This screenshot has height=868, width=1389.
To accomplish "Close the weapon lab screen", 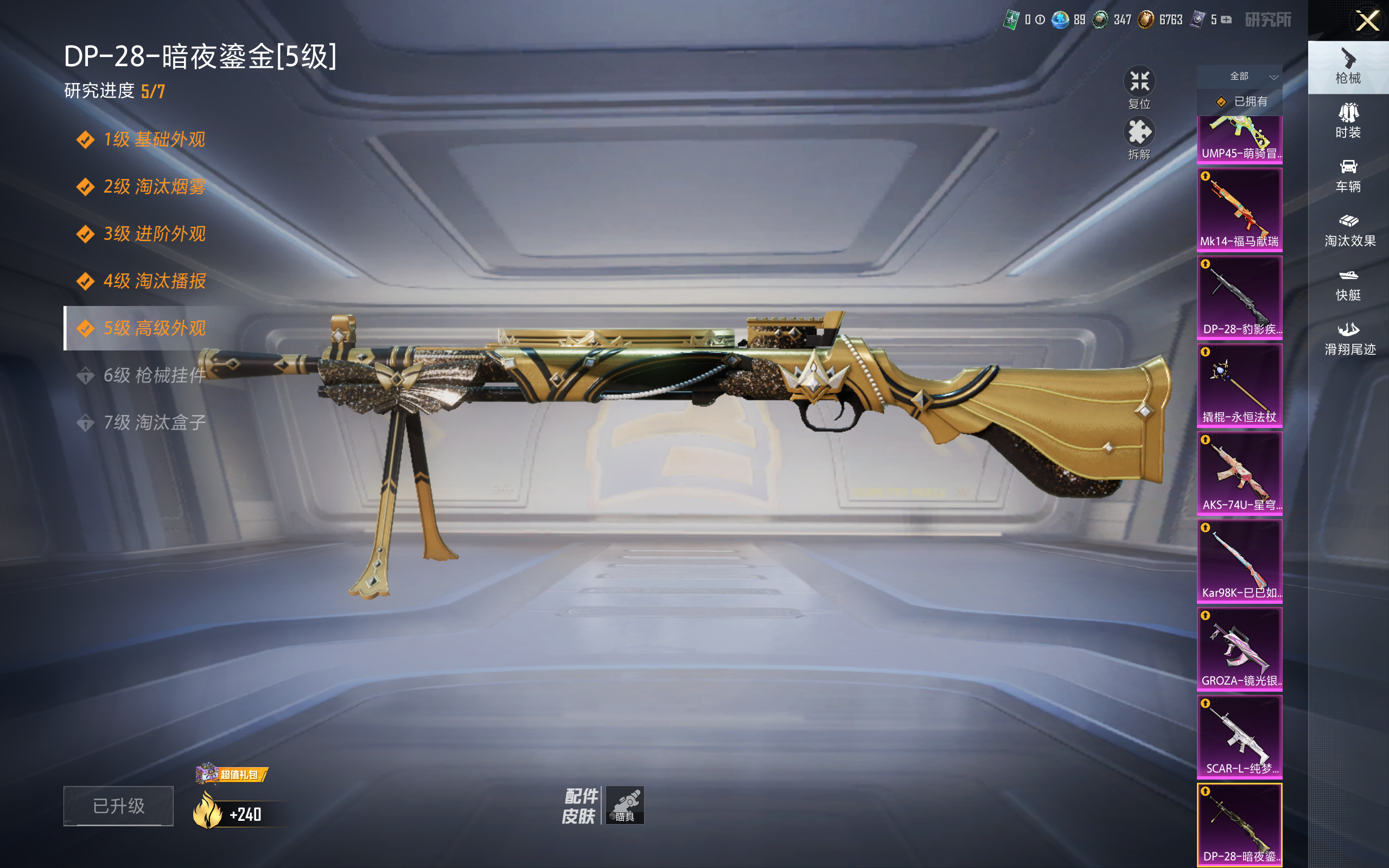I will pos(1367,21).
